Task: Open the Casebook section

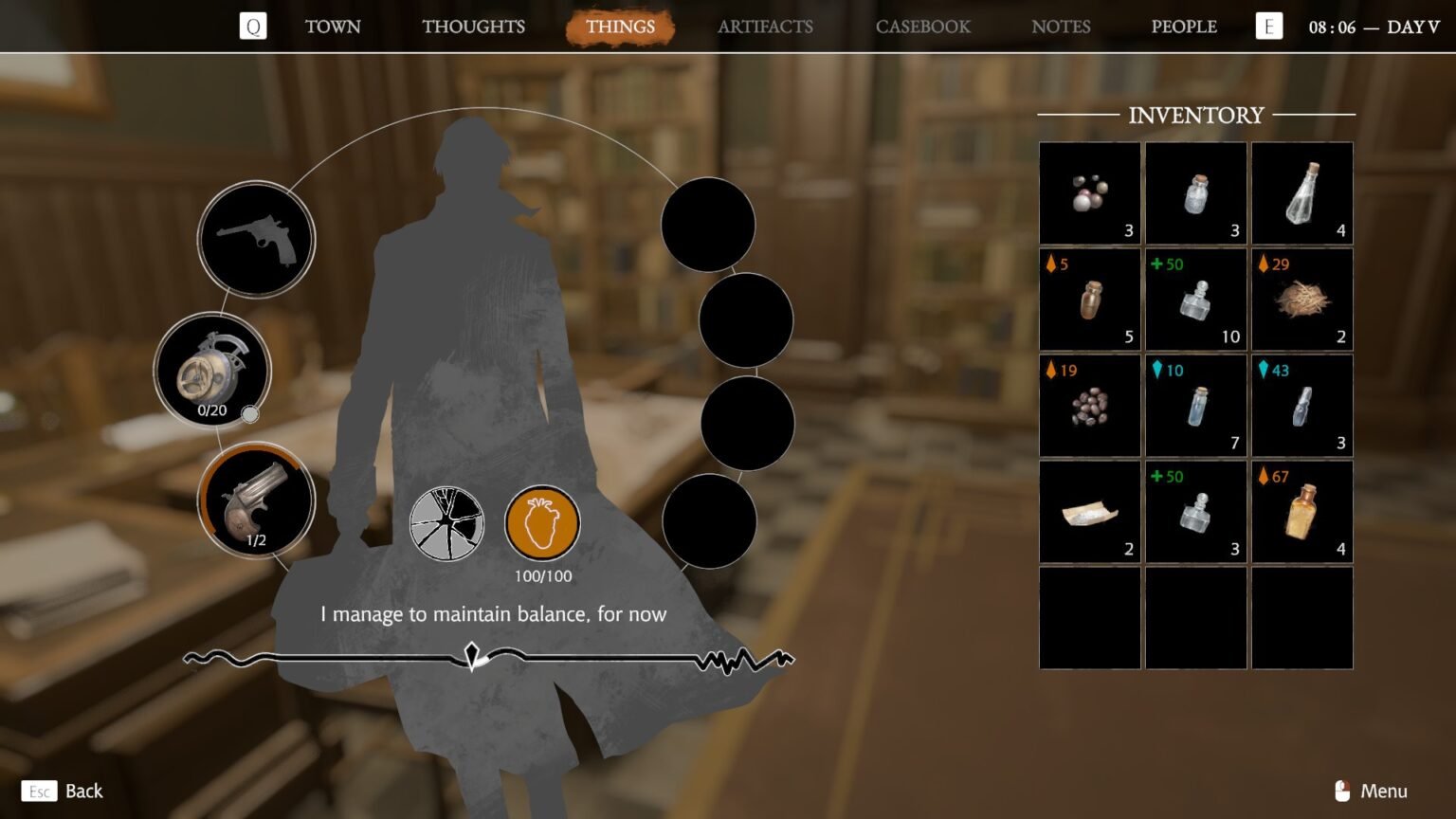Action: 922,27
